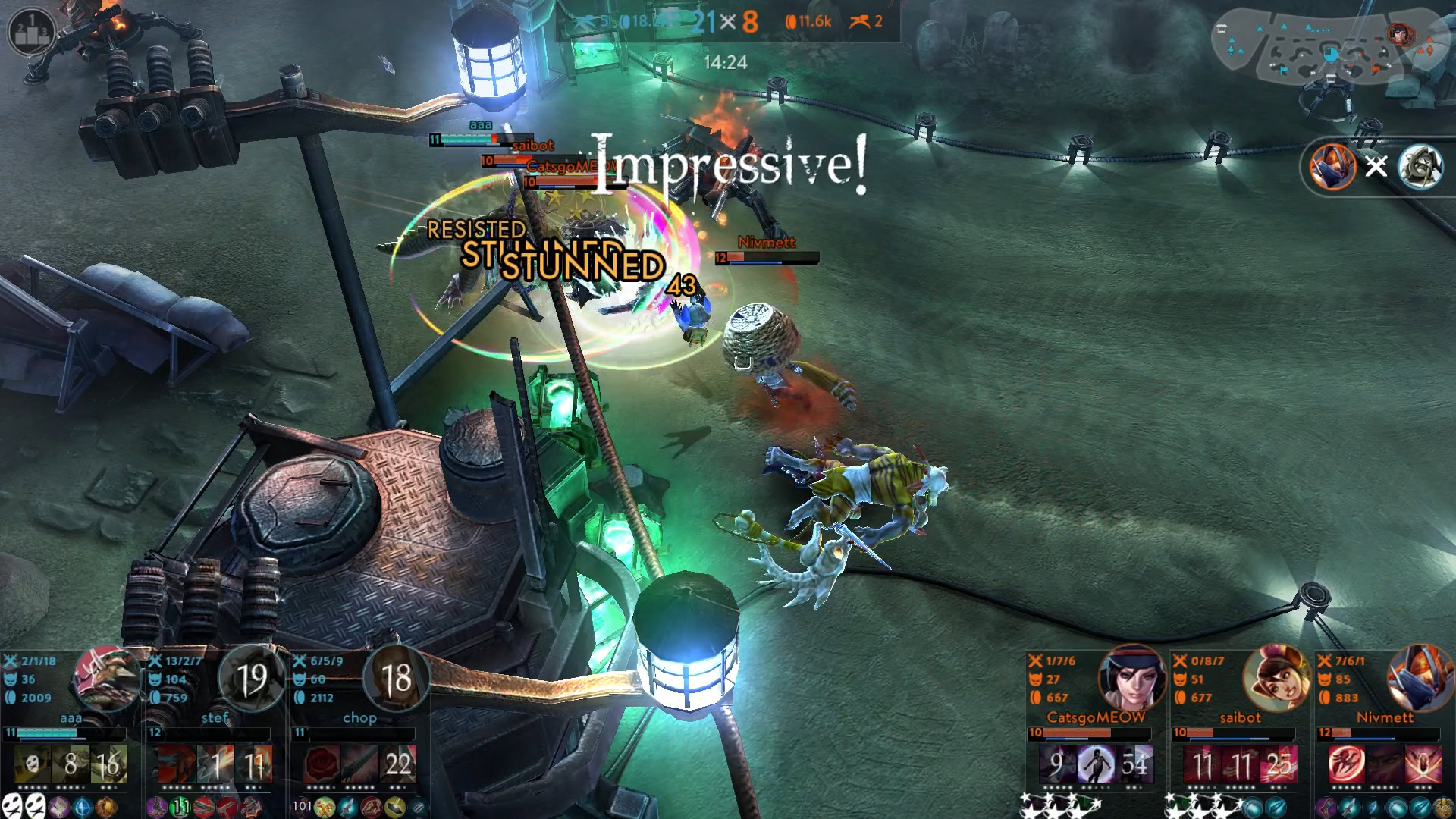This screenshot has width=1456, height=819.
Task: Click chop's red rose ability icon
Action: coord(322,764)
